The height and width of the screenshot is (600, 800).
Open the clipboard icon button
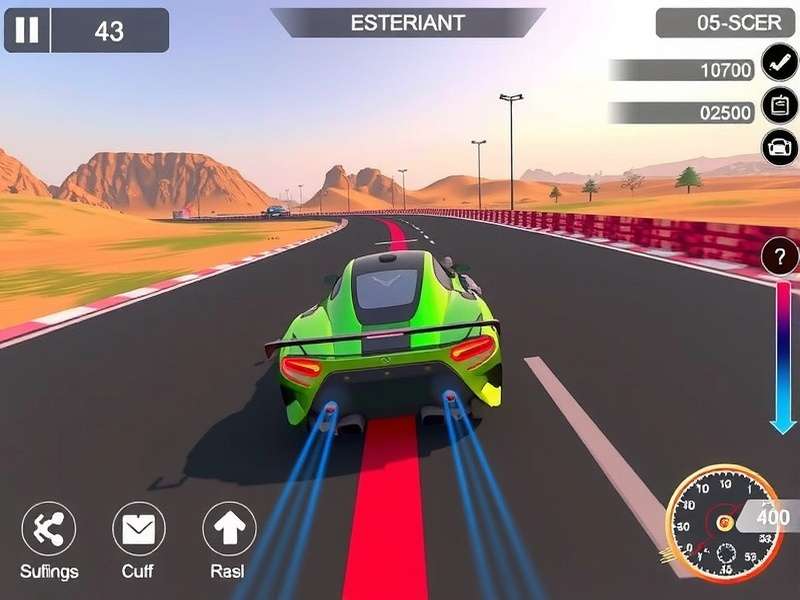[x=779, y=105]
